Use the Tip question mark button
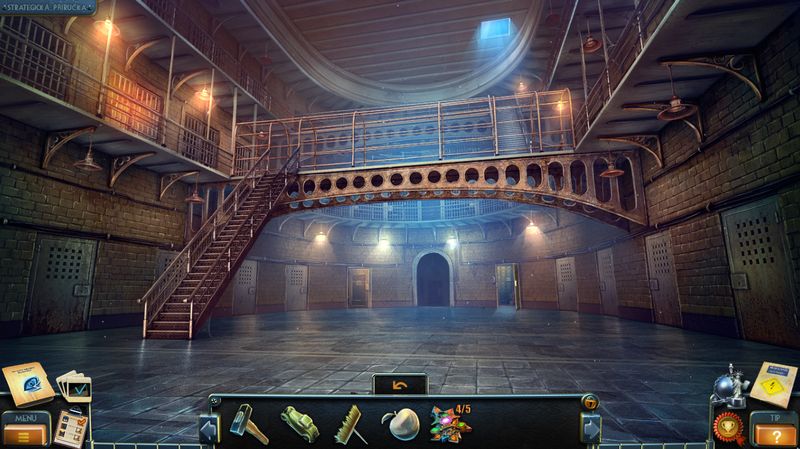This screenshot has width=800, height=449. 774,433
